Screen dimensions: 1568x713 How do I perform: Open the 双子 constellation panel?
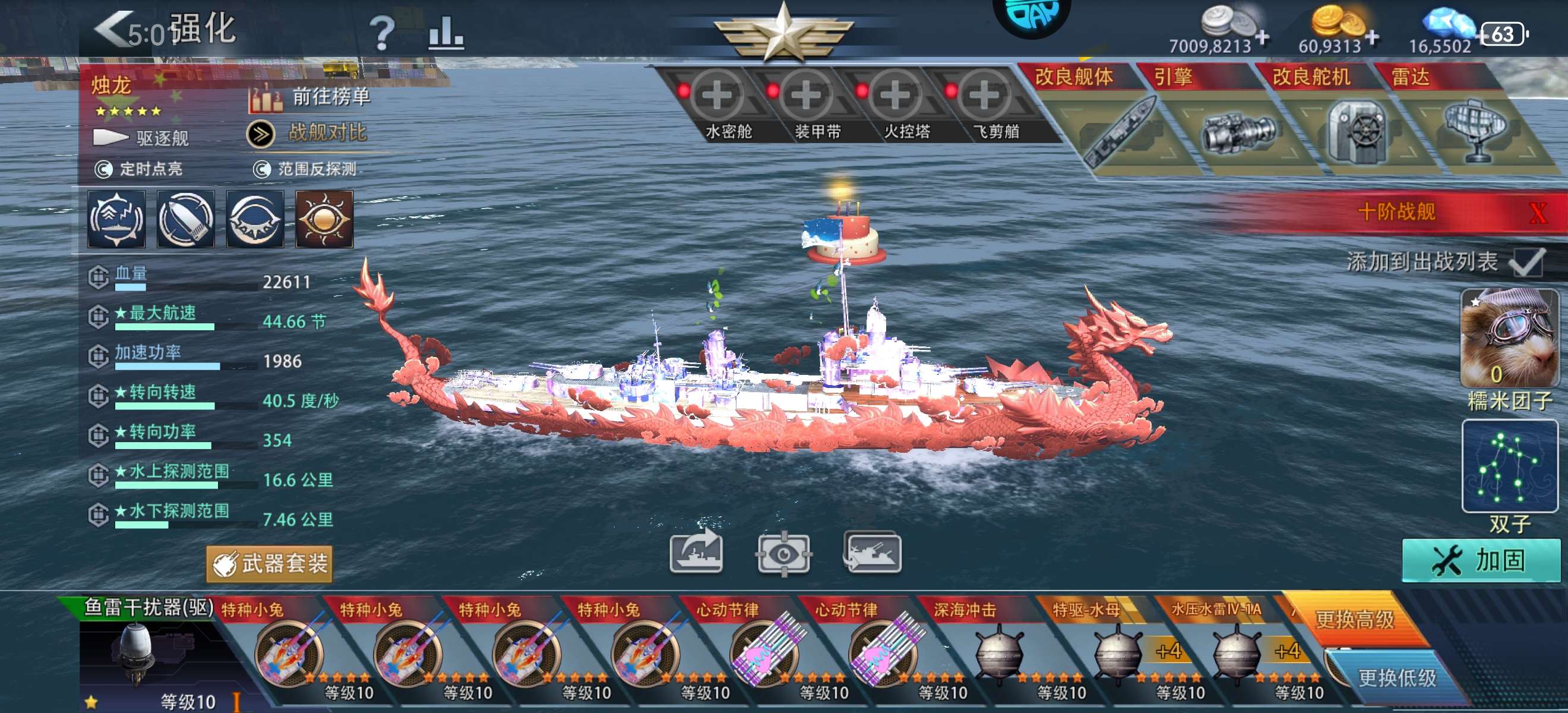click(1510, 466)
